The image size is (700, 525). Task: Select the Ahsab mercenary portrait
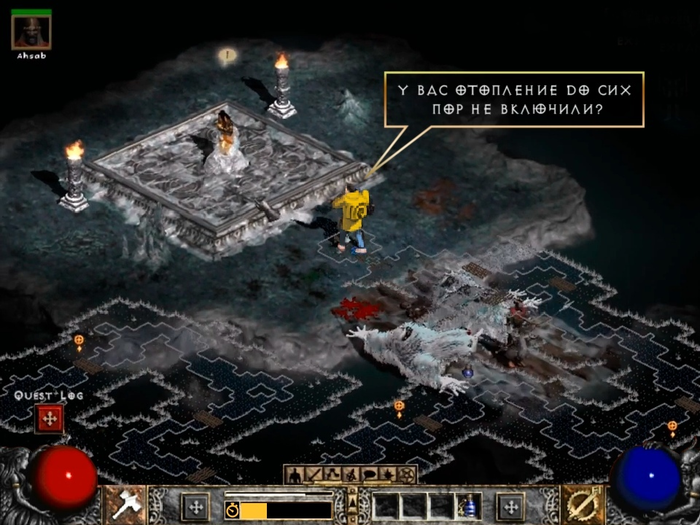coord(31,31)
